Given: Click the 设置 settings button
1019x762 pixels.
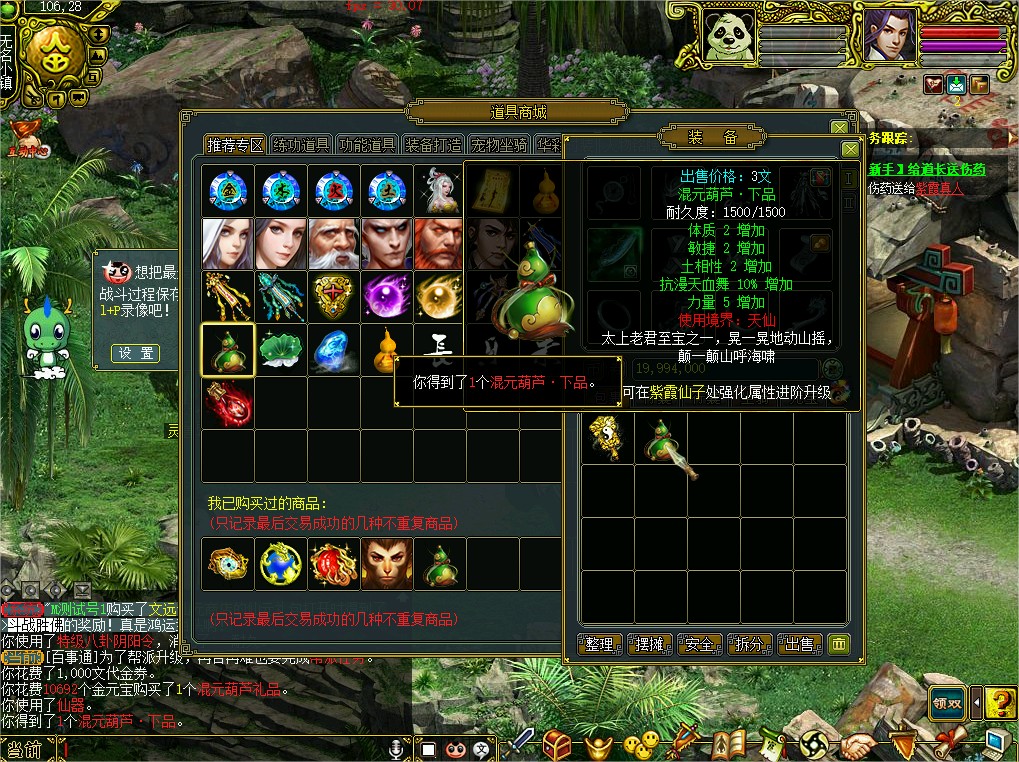Looking at the screenshot, I should [135, 353].
